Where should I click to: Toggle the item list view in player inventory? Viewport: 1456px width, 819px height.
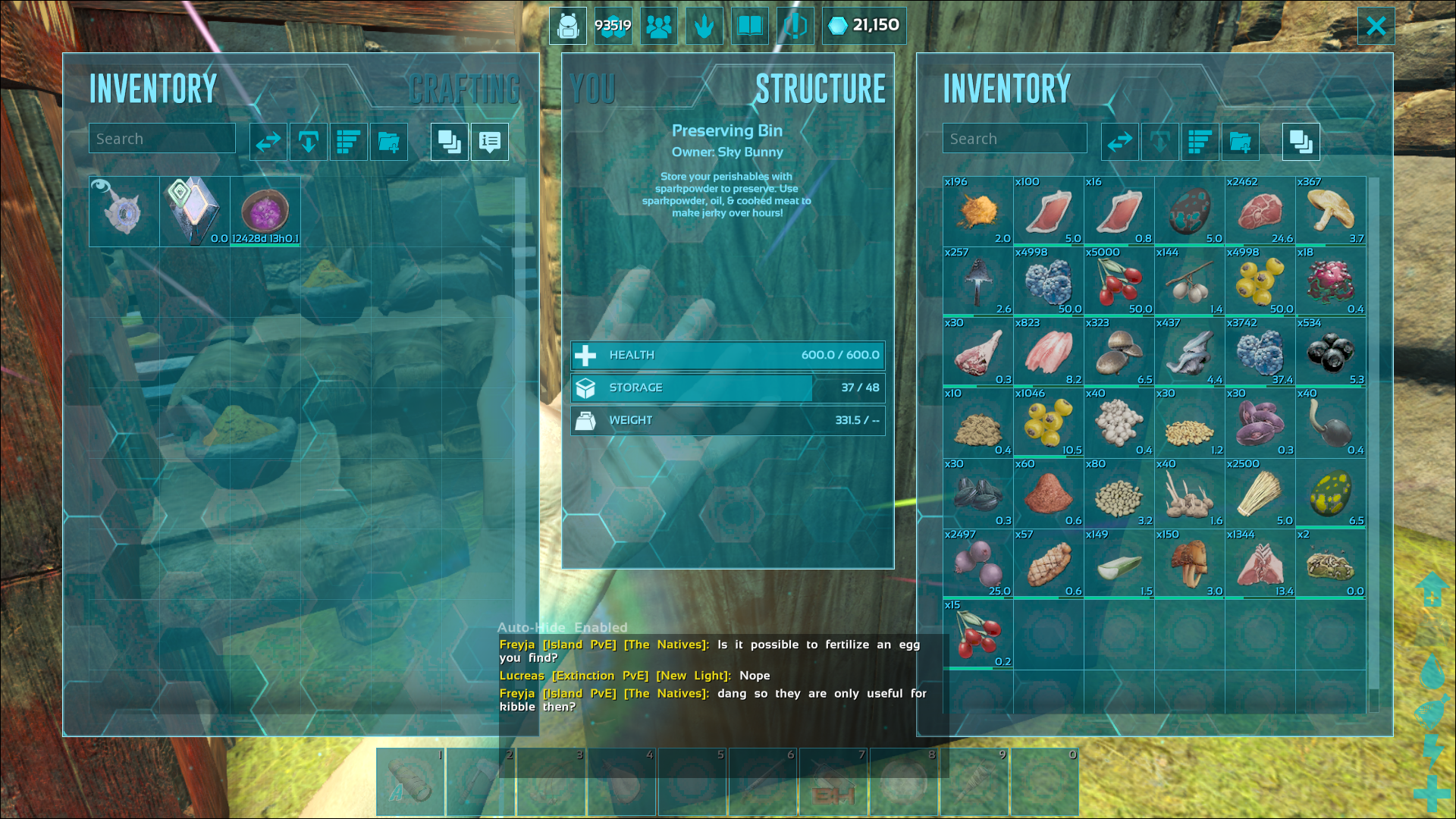click(490, 142)
